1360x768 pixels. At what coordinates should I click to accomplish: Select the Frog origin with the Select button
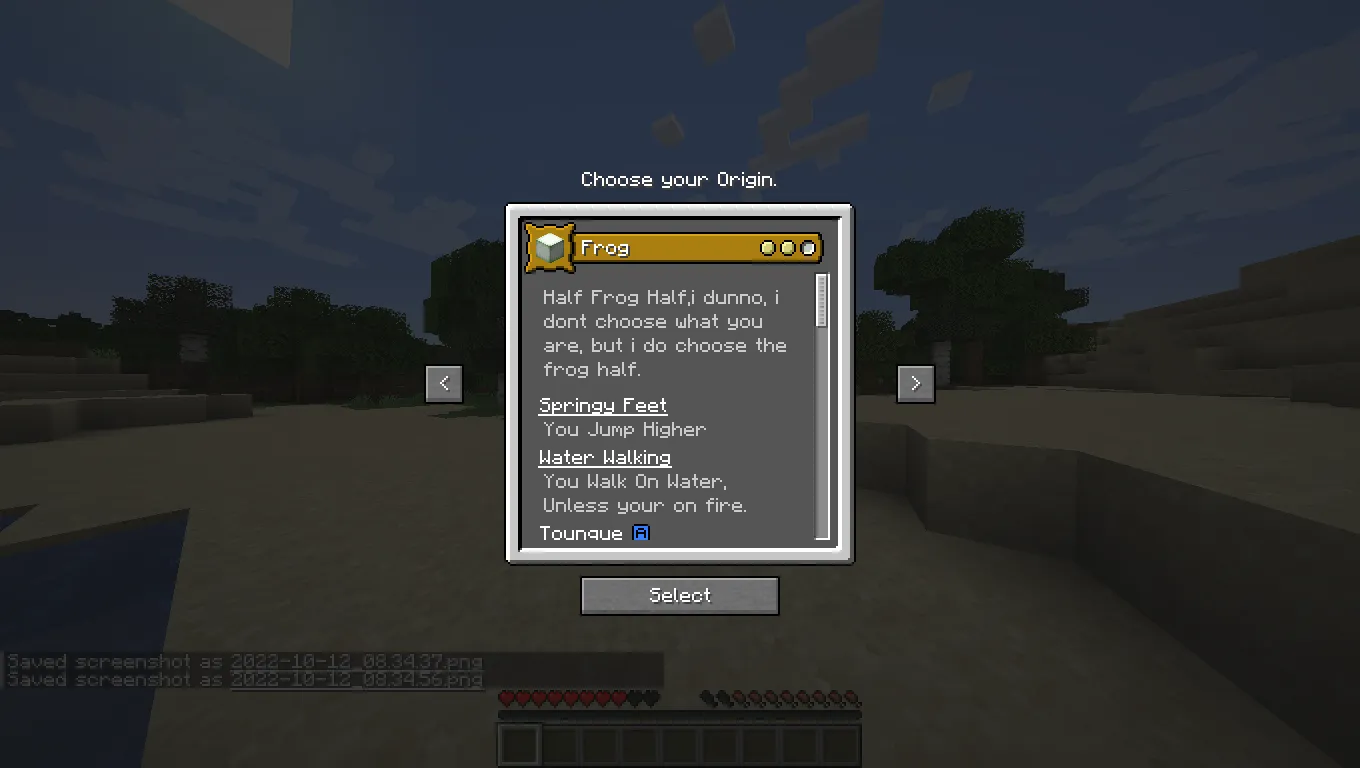679,595
